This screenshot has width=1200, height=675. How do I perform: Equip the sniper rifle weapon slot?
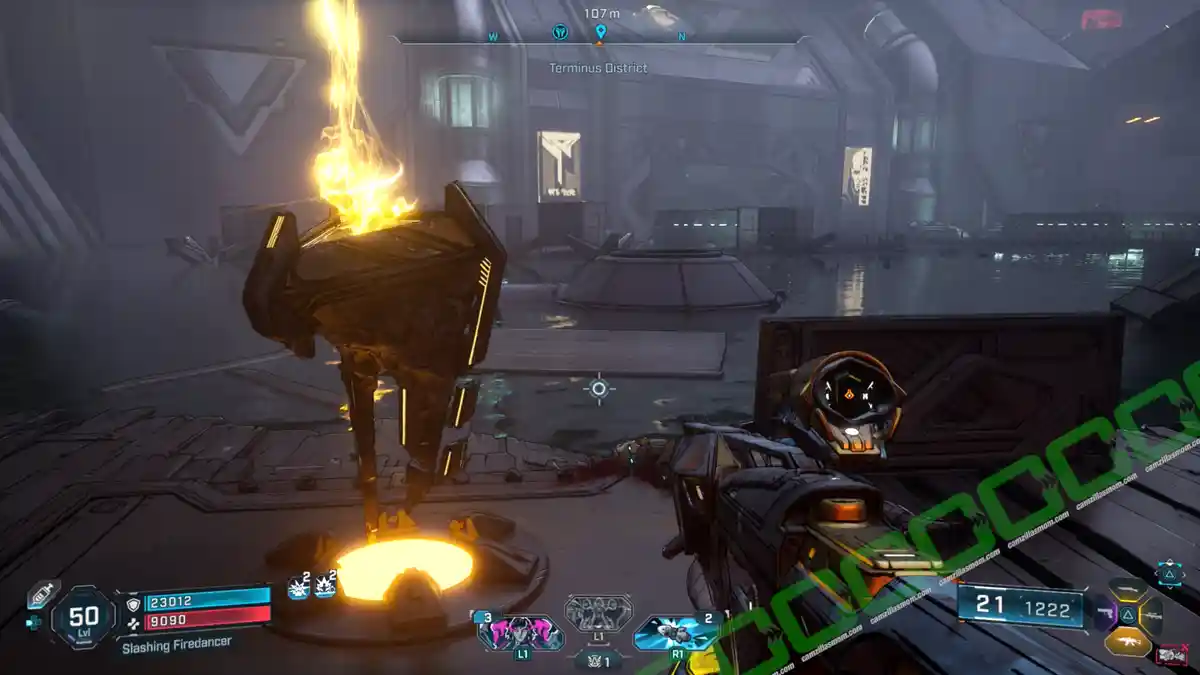(1152, 615)
